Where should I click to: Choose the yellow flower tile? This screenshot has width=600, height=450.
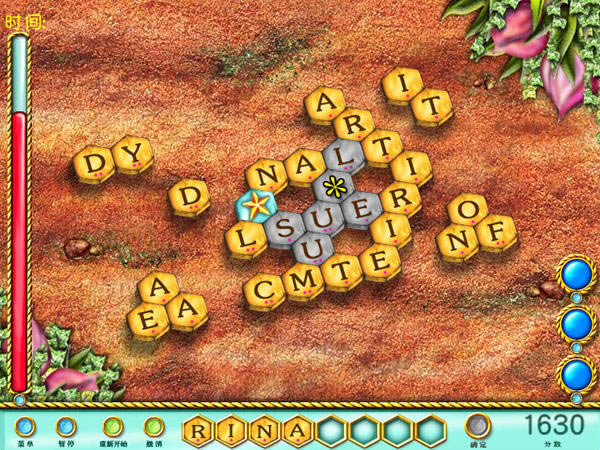click(x=333, y=186)
